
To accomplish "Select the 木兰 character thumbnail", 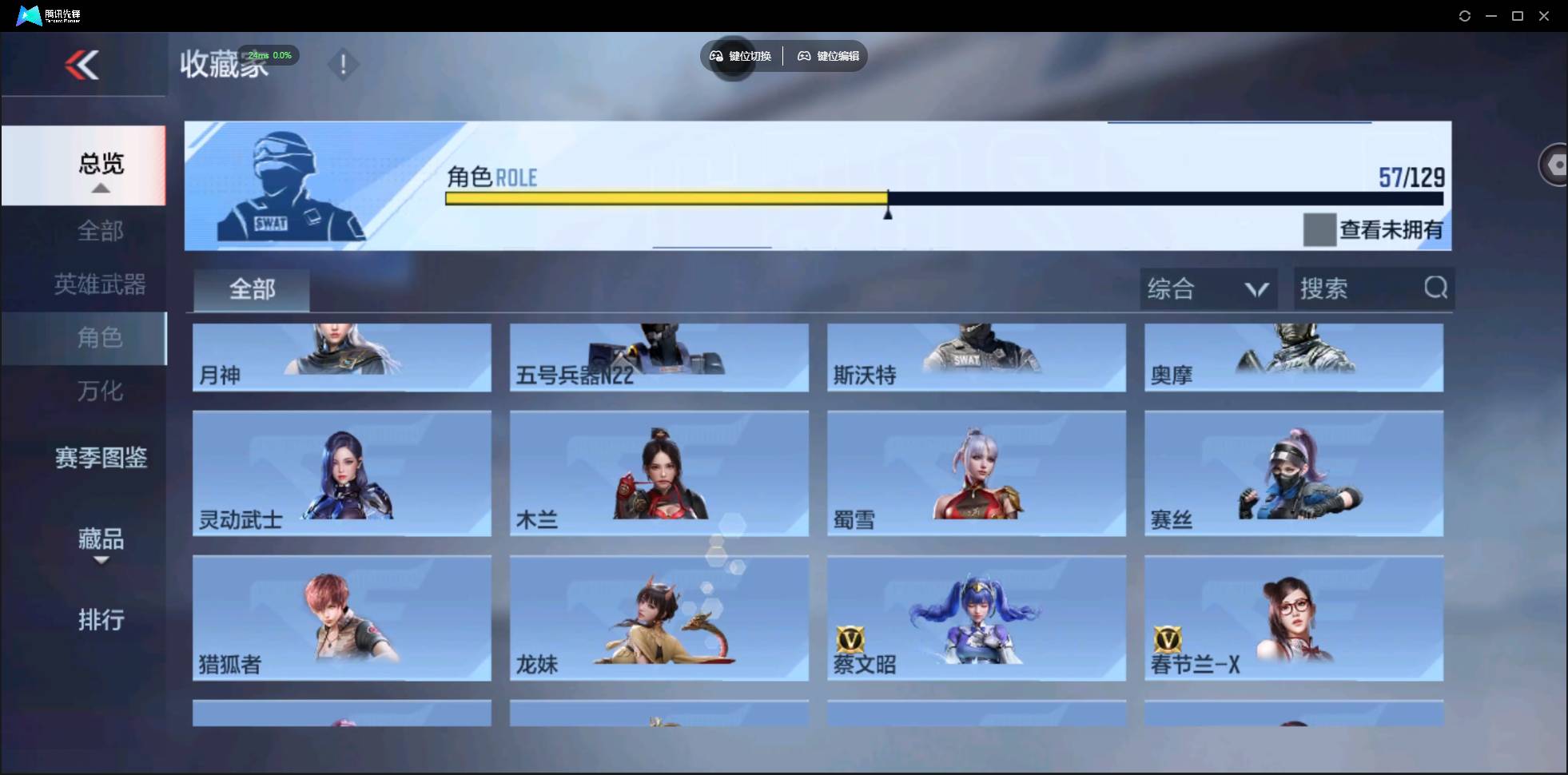I will pyautogui.click(x=657, y=474).
